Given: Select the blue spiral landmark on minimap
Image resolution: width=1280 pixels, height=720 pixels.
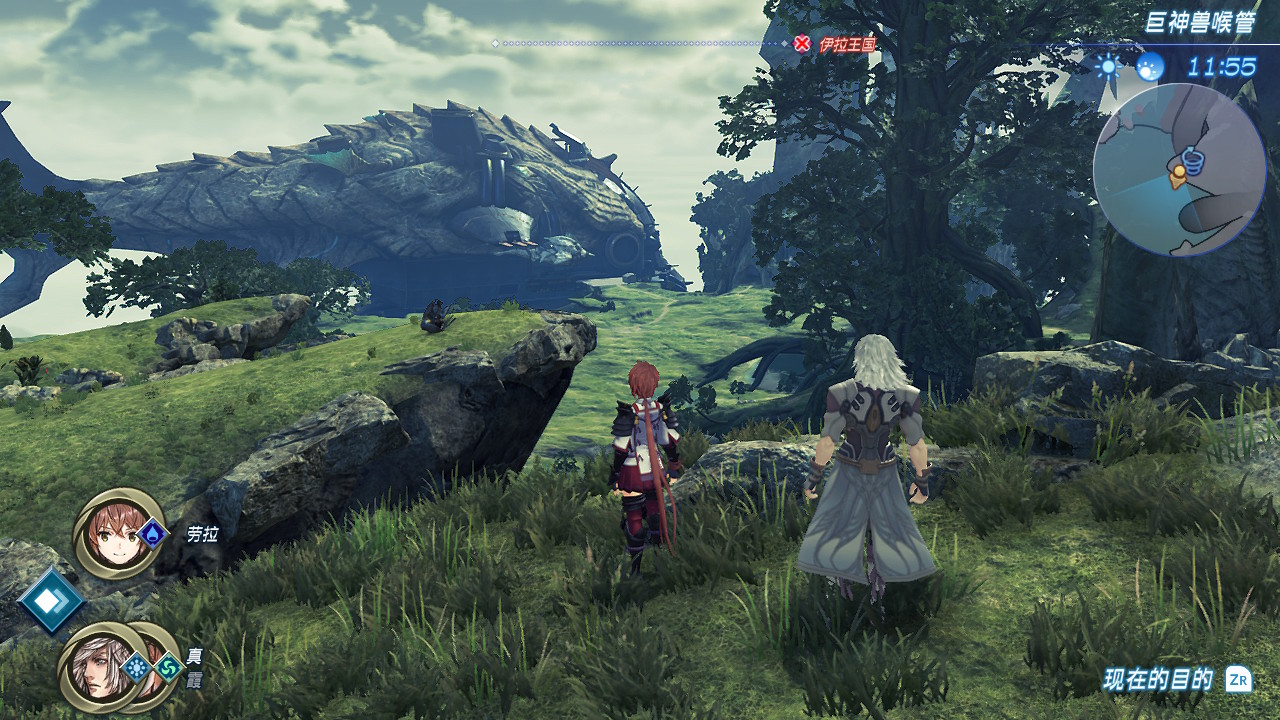Looking at the screenshot, I should [x=1194, y=159].
